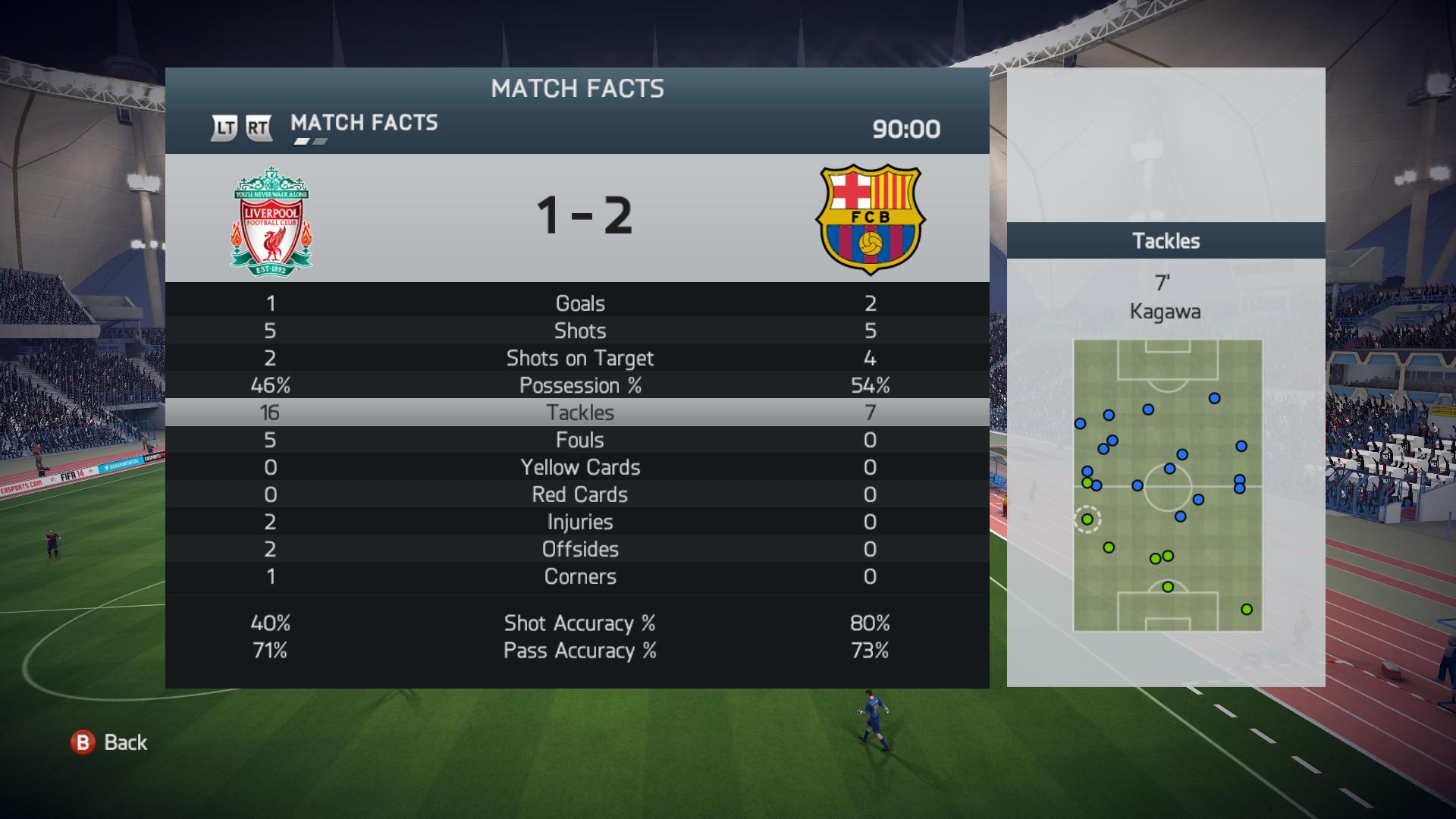
Task: Choose the Offsides stat row
Action: pyautogui.click(x=579, y=549)
